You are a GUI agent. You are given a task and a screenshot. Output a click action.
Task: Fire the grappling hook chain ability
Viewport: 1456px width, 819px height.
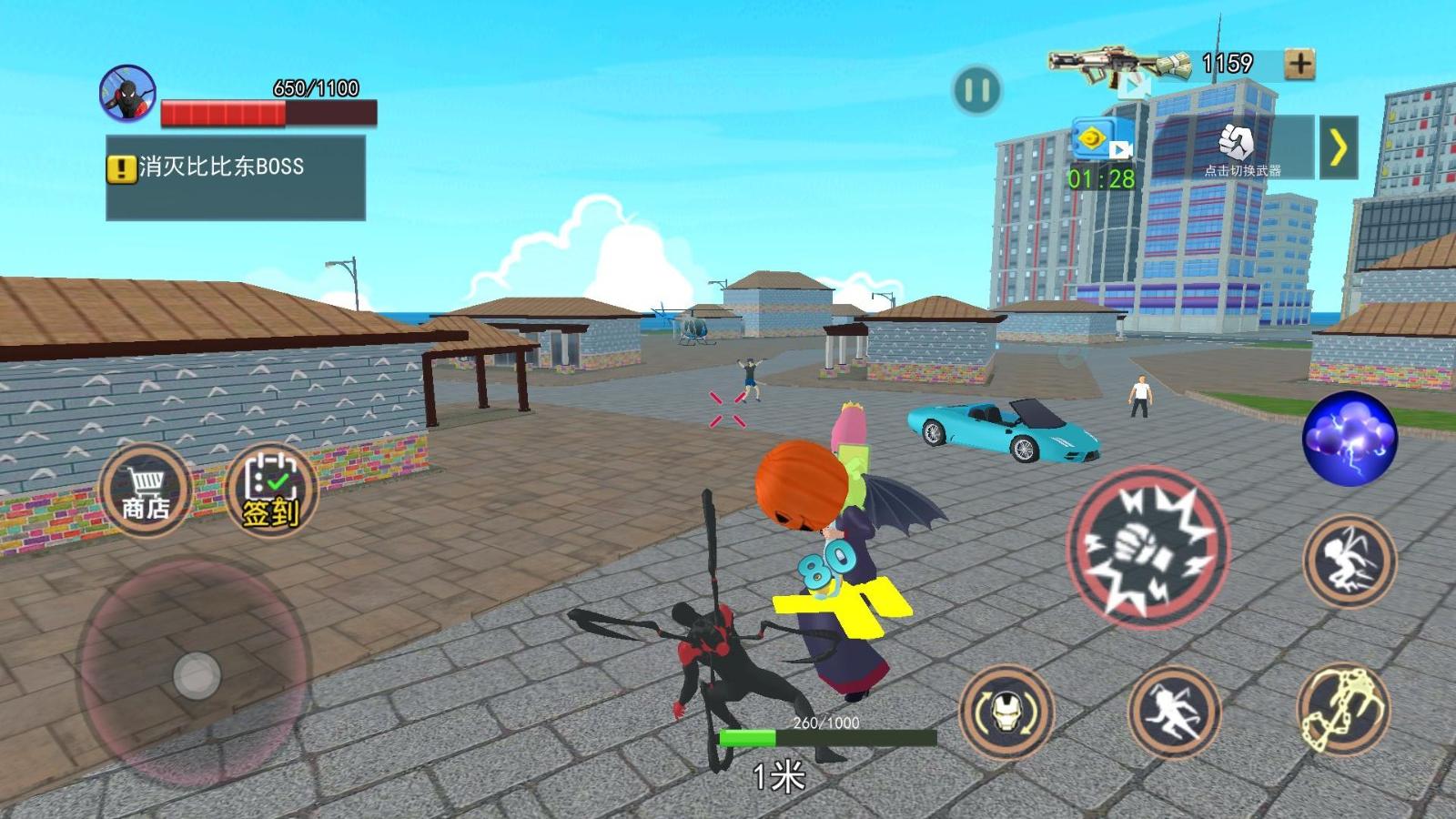pyautogui.click(x=1342, y=712)
